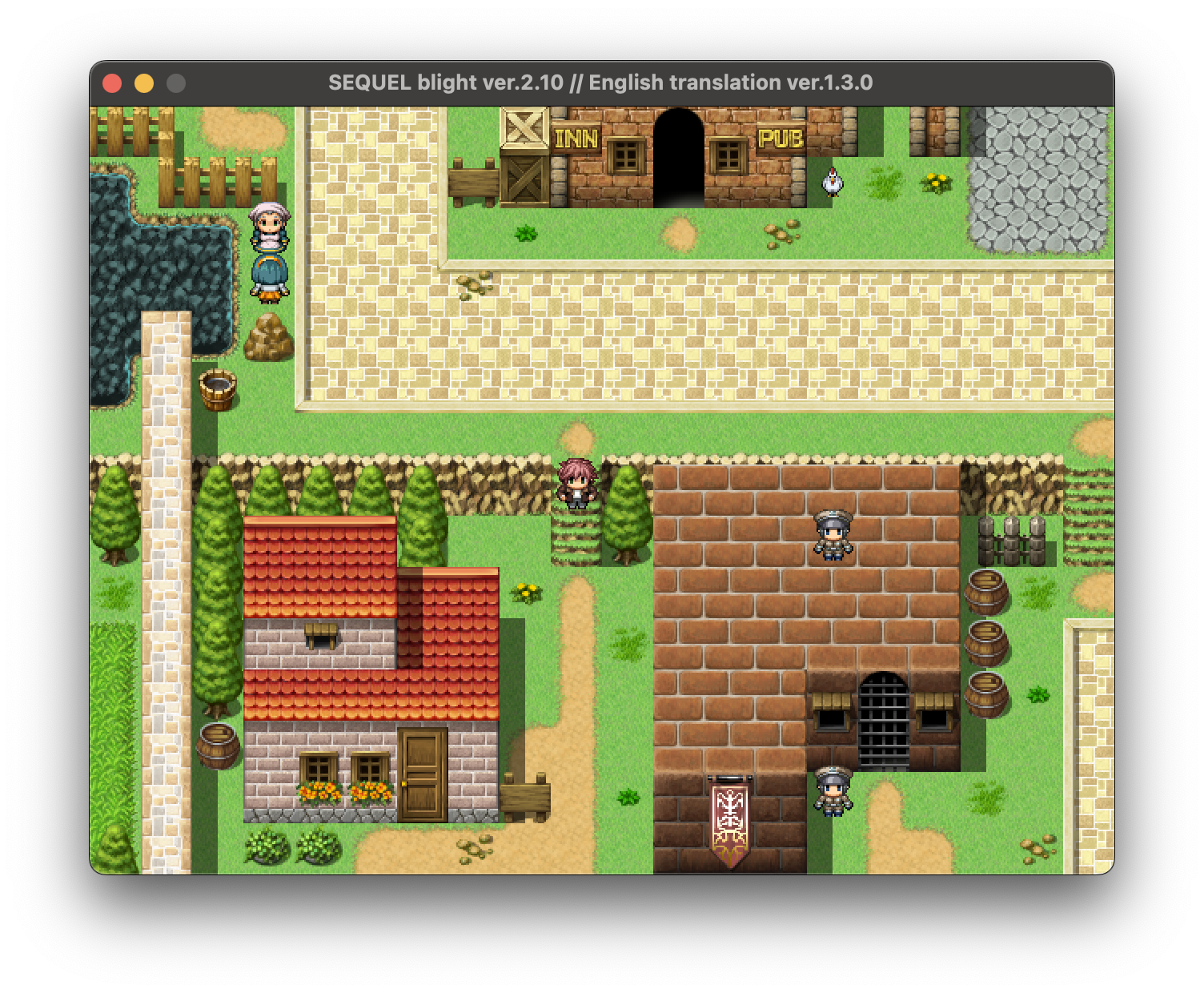Click the PUB sign on the tavern

click(781, 139)
